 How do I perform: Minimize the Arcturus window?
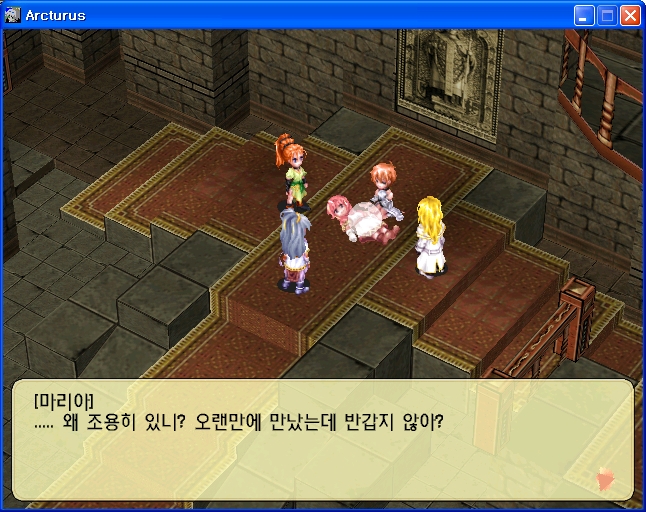tap(584, 15)
